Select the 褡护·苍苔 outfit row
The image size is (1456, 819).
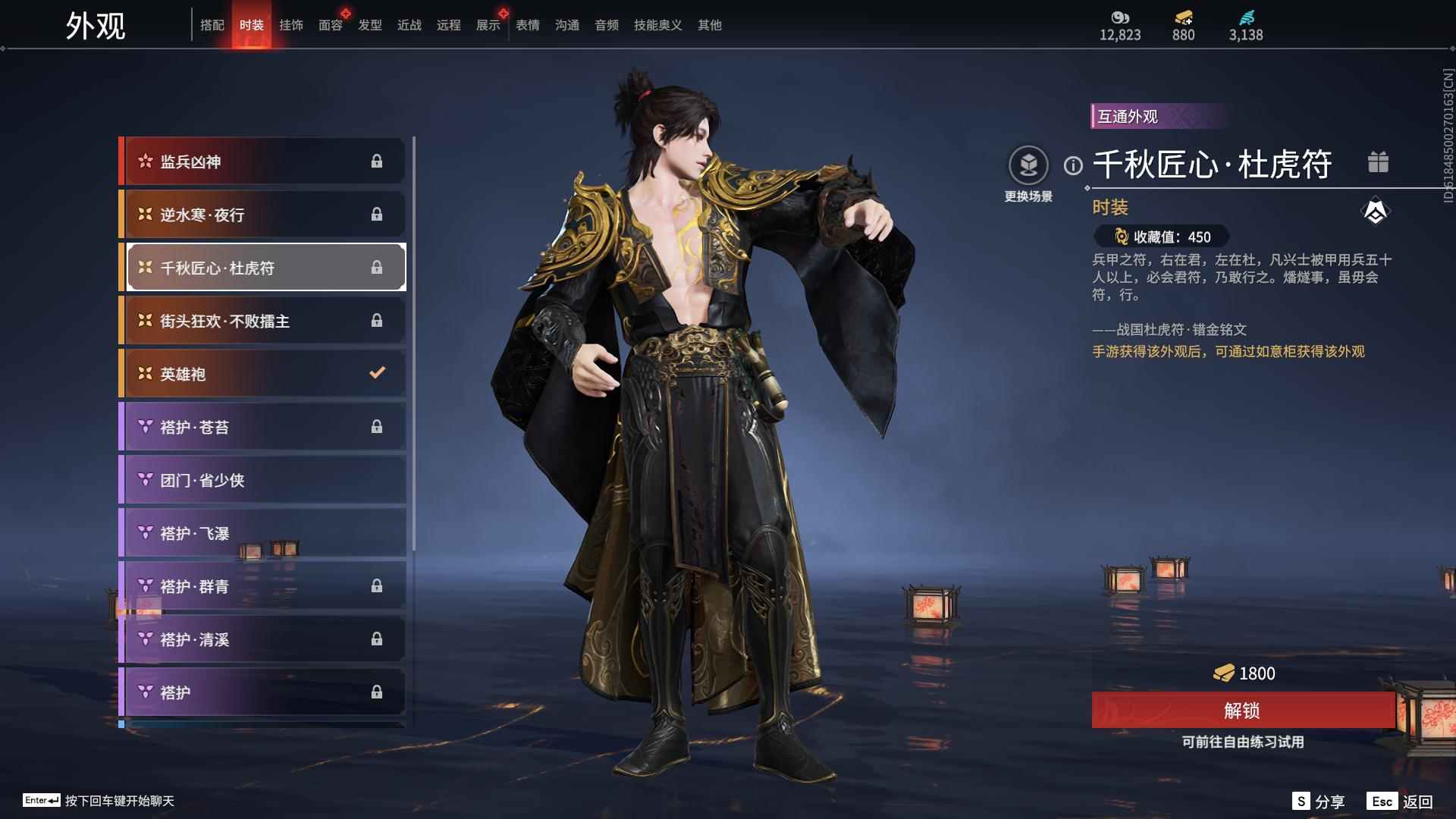[x=262, y=427]
